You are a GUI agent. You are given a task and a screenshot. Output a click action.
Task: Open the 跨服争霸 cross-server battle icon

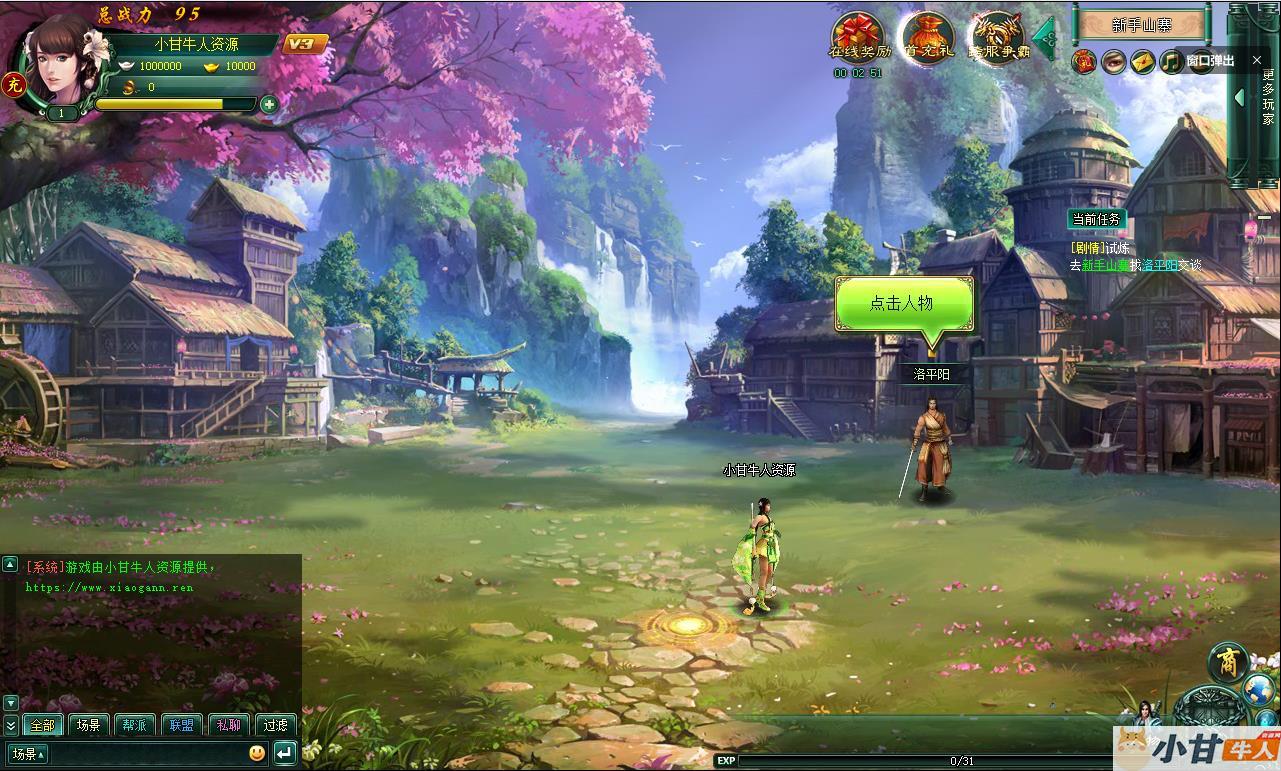tap(996, 38)
